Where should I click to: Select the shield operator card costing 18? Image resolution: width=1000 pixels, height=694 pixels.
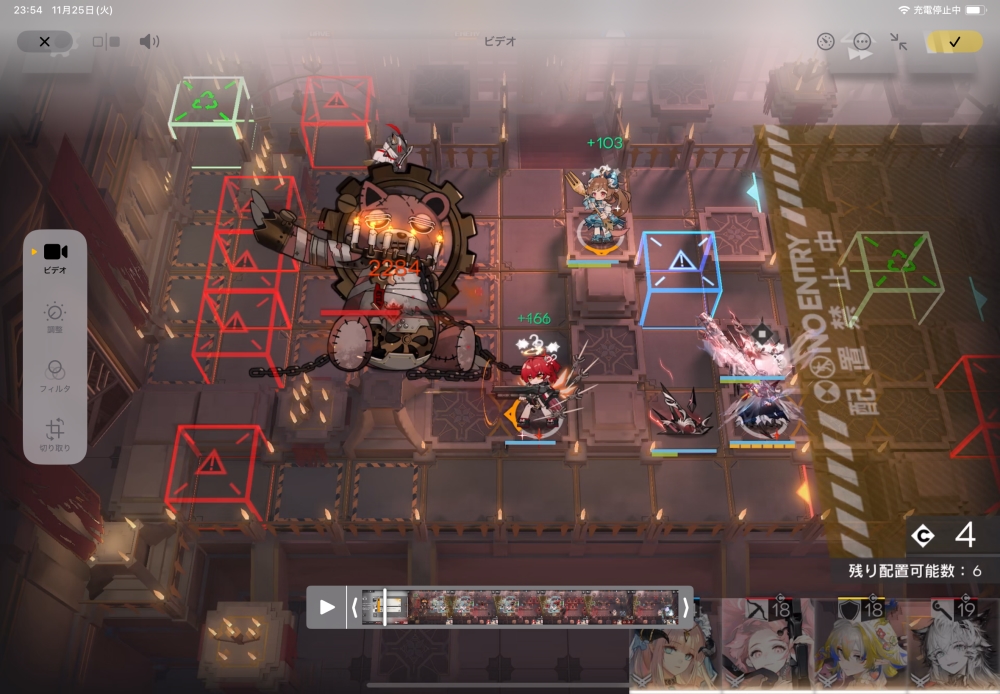858,647
